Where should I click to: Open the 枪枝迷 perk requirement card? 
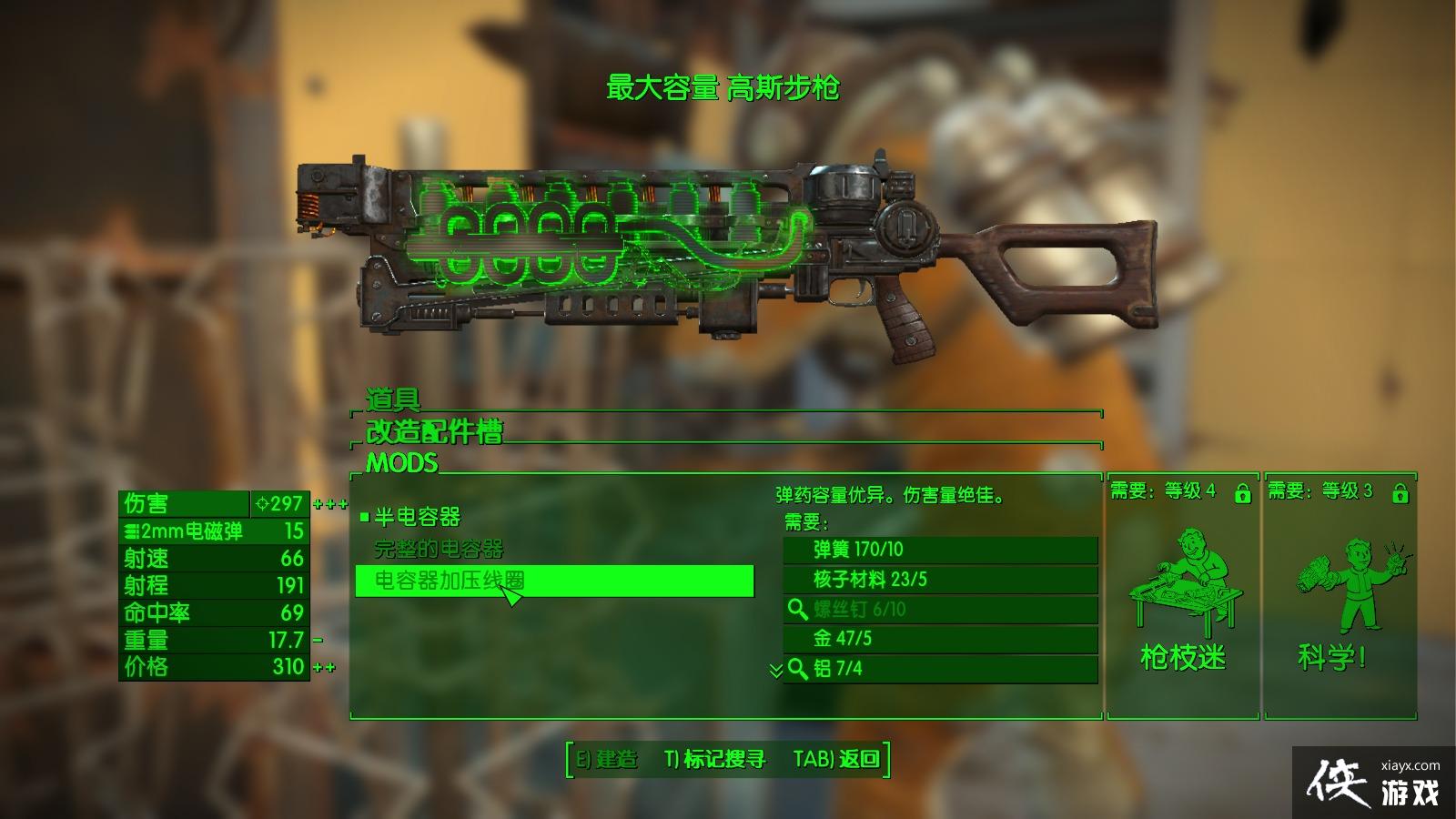pyautogui.click(x=1182, y=596)
